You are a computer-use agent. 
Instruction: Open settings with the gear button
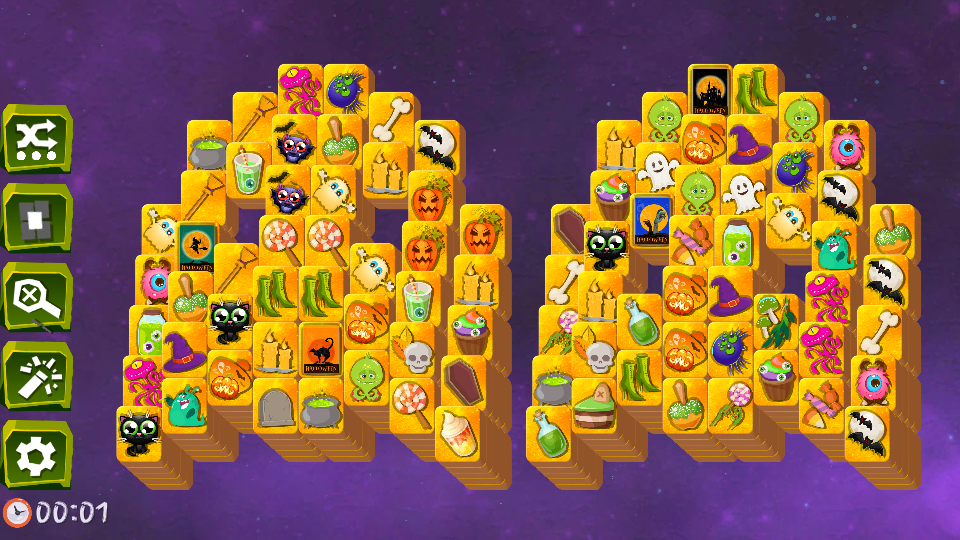click(x=37, y=454)
